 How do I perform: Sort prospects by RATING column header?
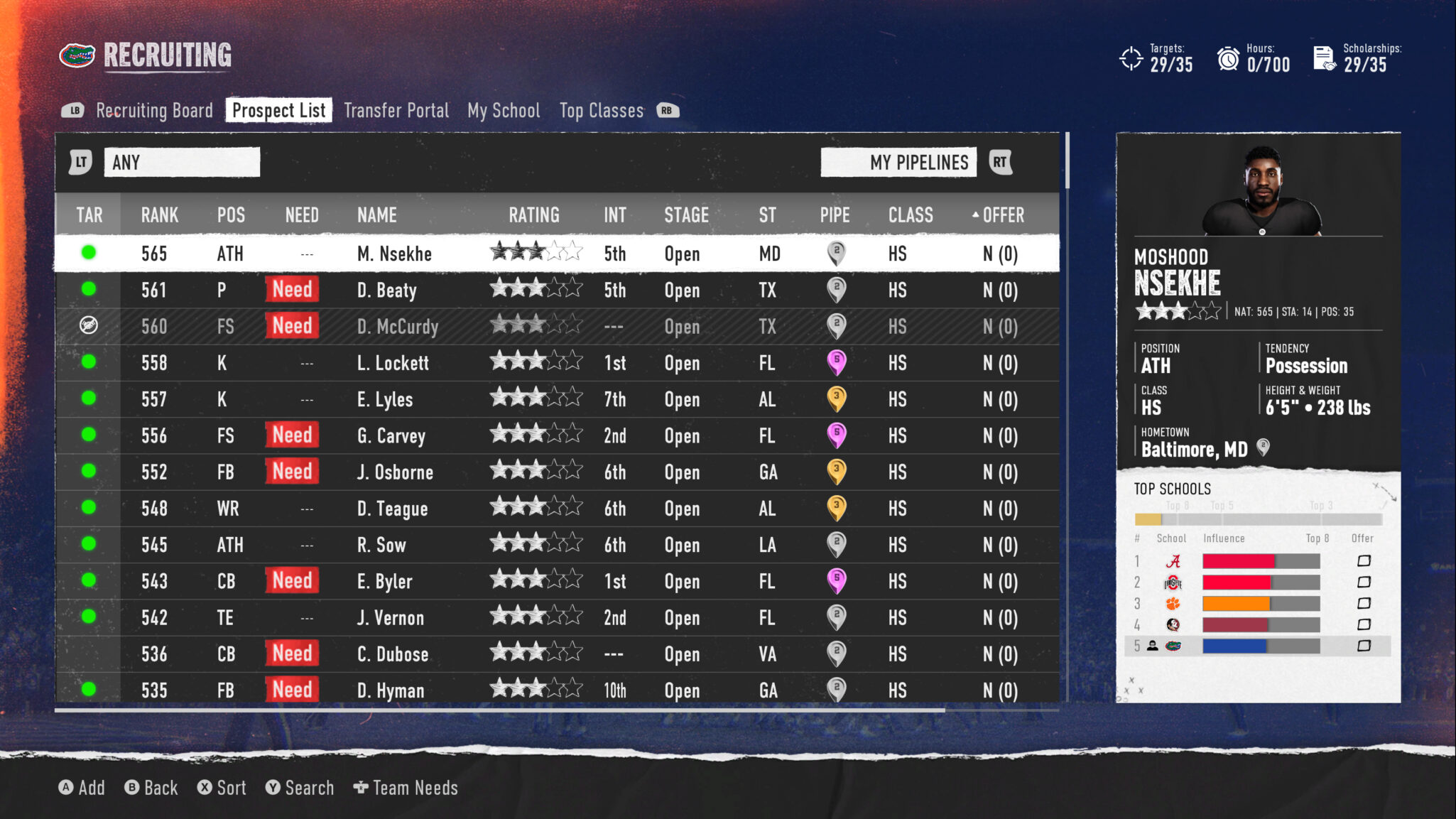(533, 215)
